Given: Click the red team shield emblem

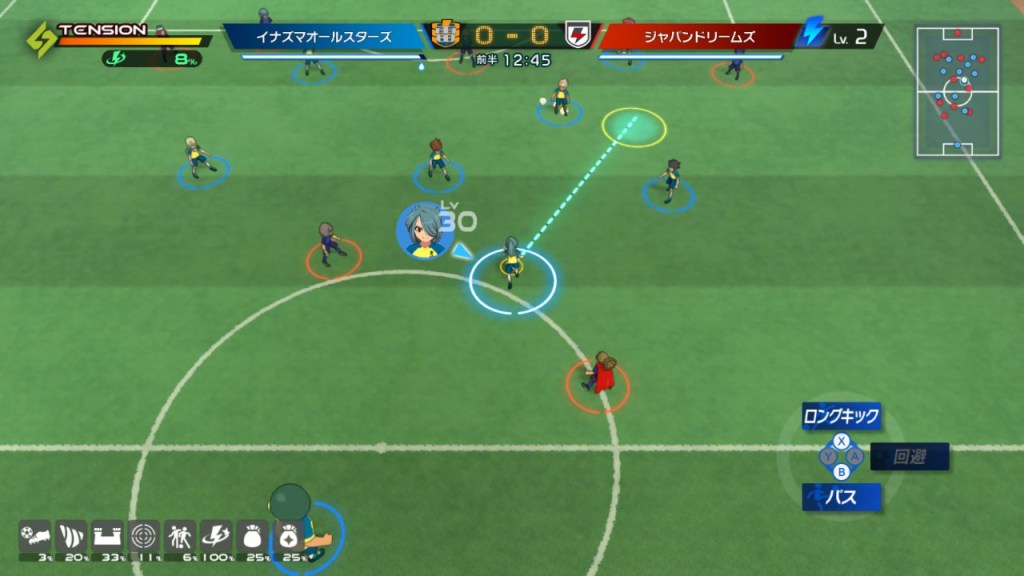Looking at the screenshot, I should click(578, 36).
